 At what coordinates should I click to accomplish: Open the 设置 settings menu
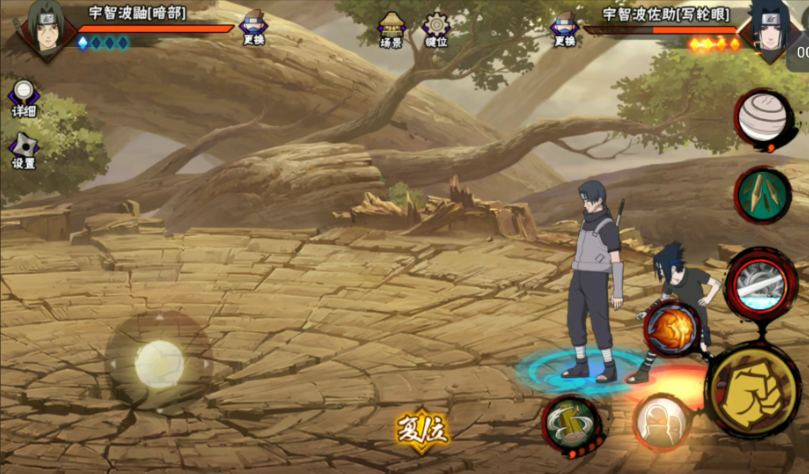pos(23,151)
